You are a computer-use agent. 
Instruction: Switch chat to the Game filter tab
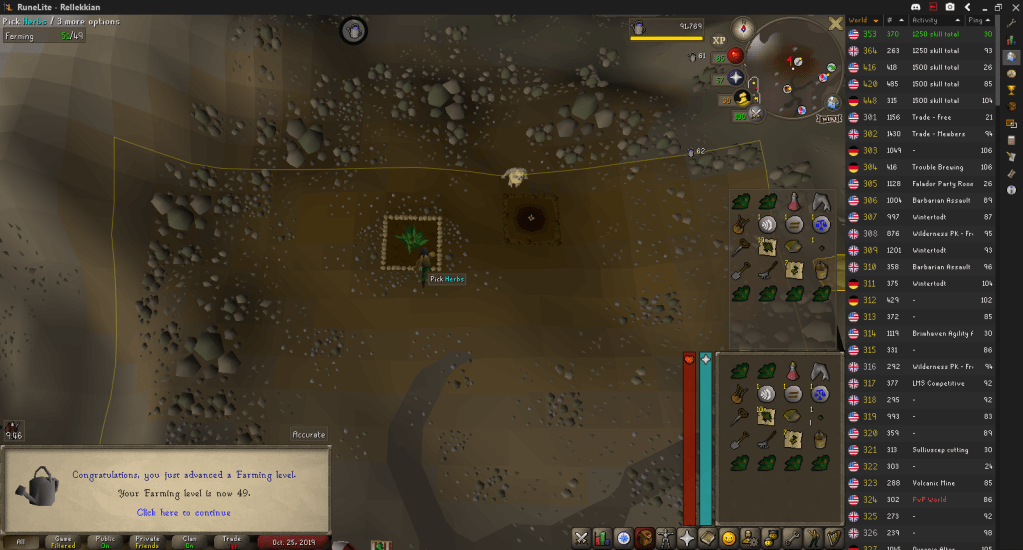(x=63, y=541)
